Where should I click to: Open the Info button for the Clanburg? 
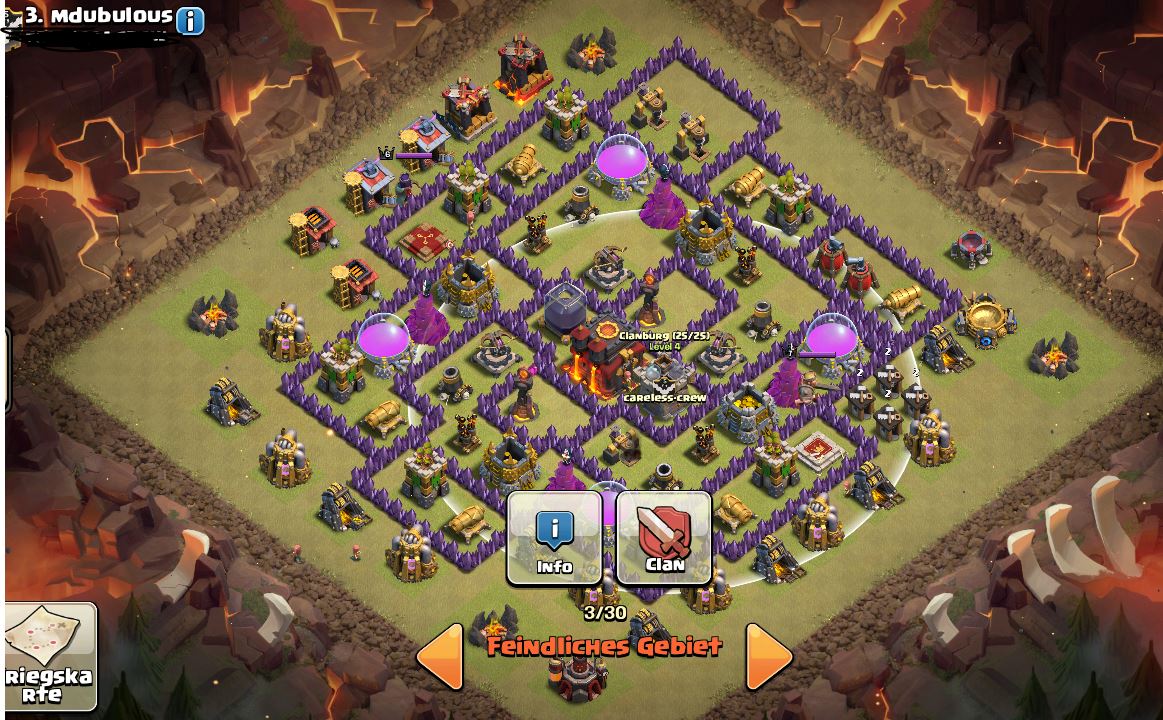pos(554,537)
